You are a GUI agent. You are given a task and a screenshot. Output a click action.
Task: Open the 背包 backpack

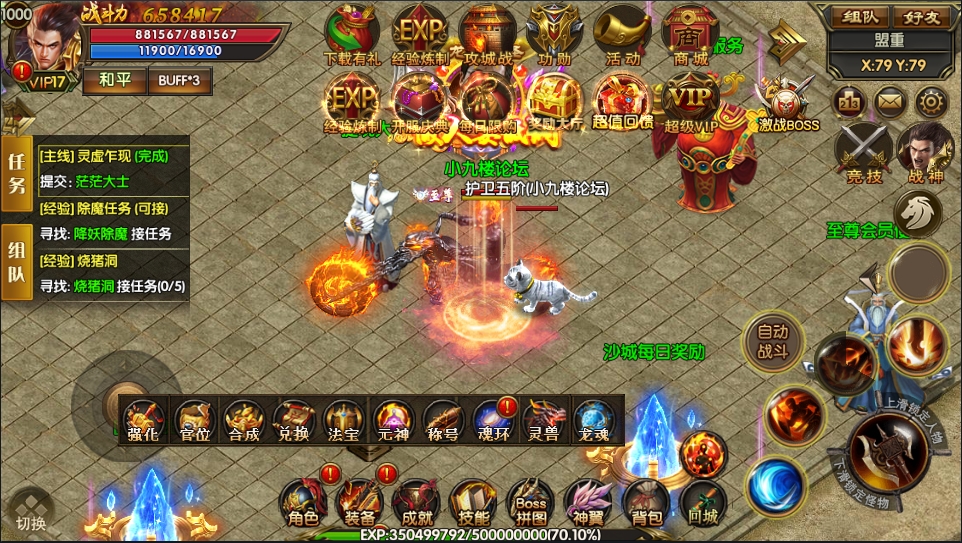pos(646,504)
